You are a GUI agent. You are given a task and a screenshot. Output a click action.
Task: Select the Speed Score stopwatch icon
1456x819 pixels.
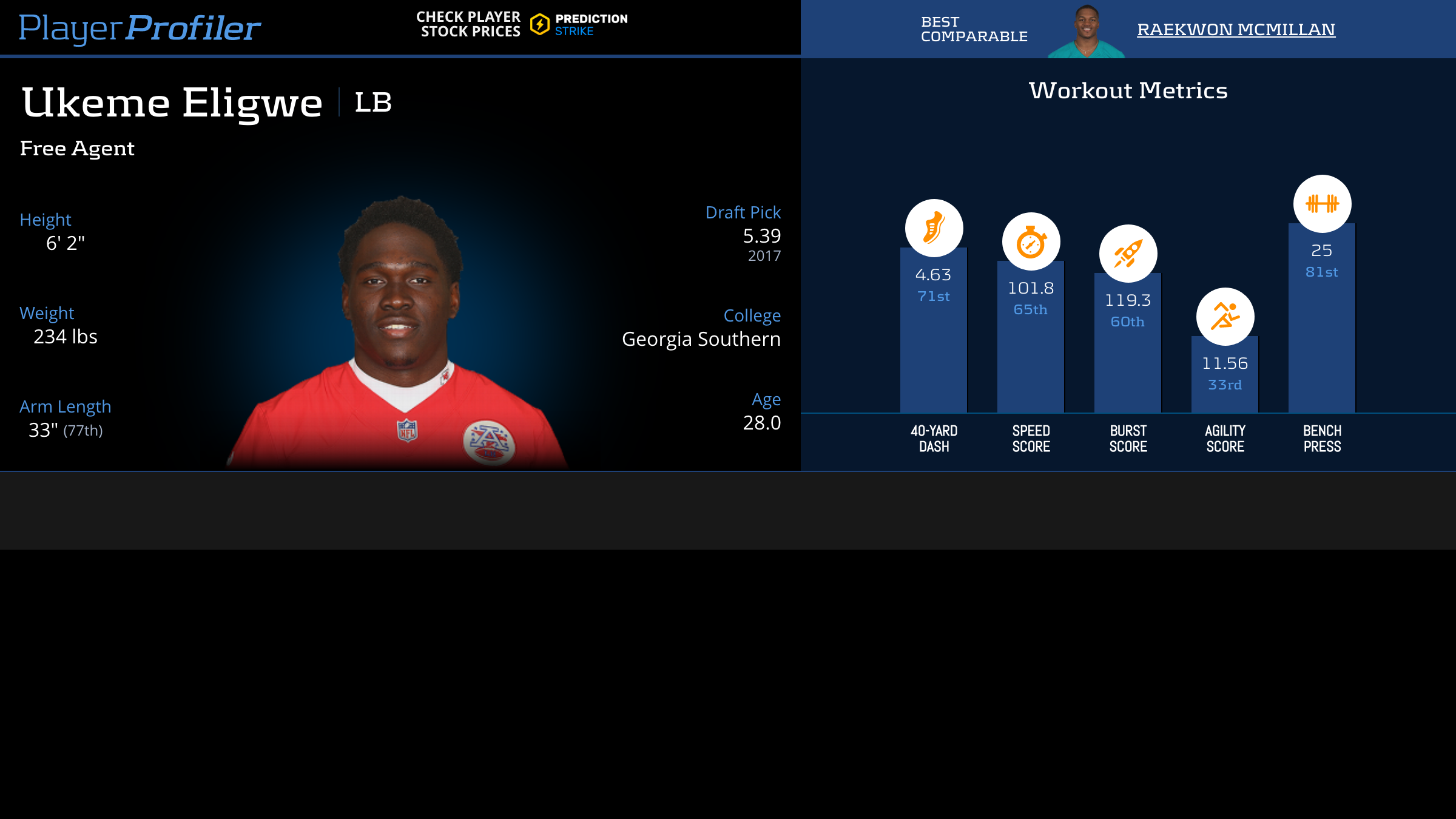coord(1031,241)
